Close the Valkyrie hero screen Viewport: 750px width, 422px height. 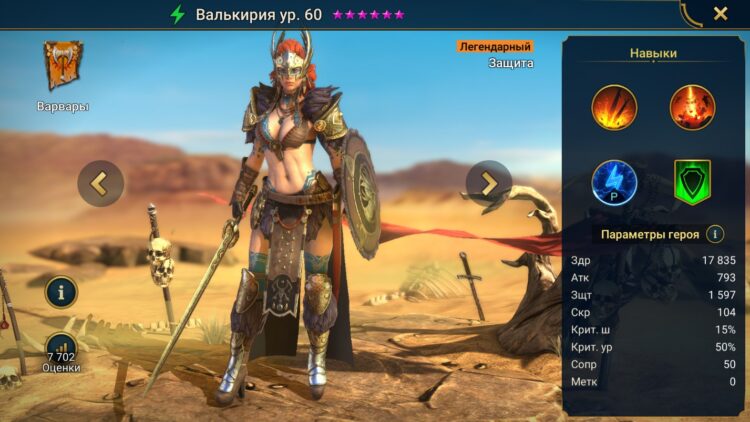[720, 14]
